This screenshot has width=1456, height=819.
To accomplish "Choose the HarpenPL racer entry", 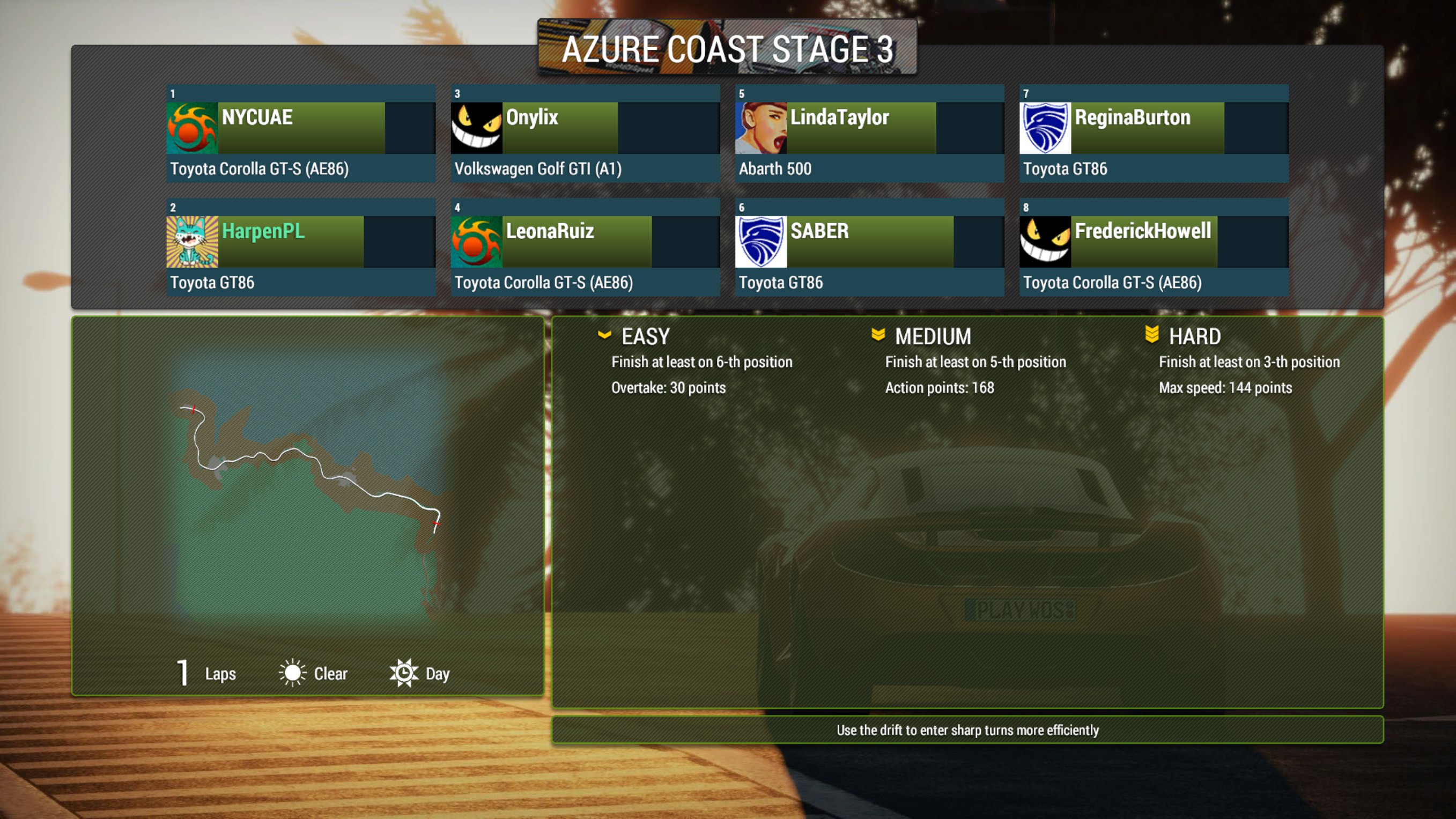I will coord(301,247).
